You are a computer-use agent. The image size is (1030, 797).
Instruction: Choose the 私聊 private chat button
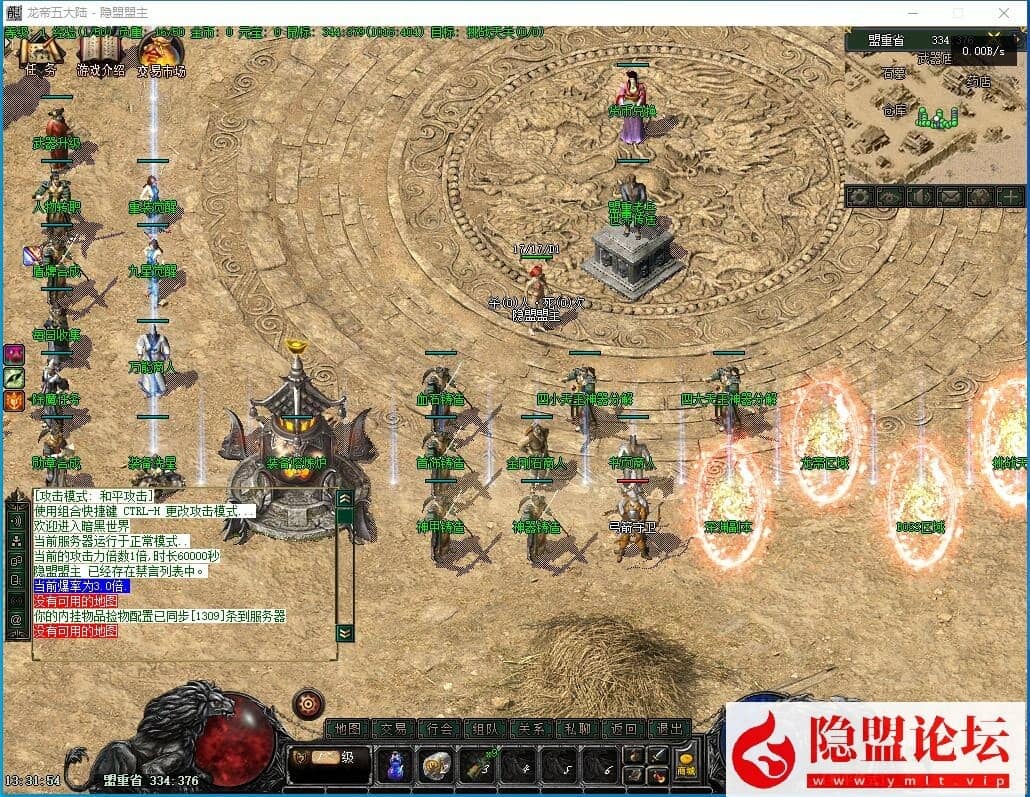[577, 729]
